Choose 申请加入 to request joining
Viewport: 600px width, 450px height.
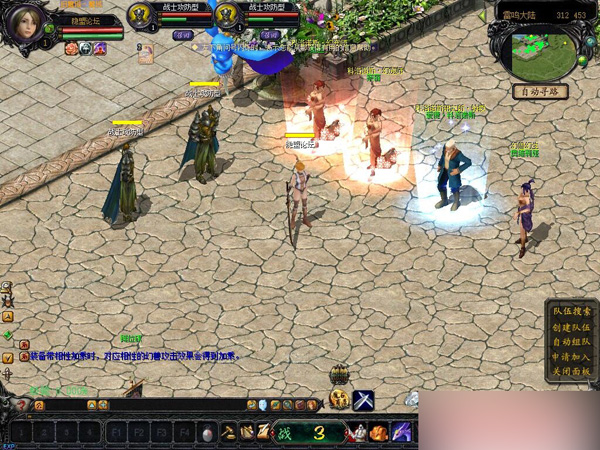(572, 356)
